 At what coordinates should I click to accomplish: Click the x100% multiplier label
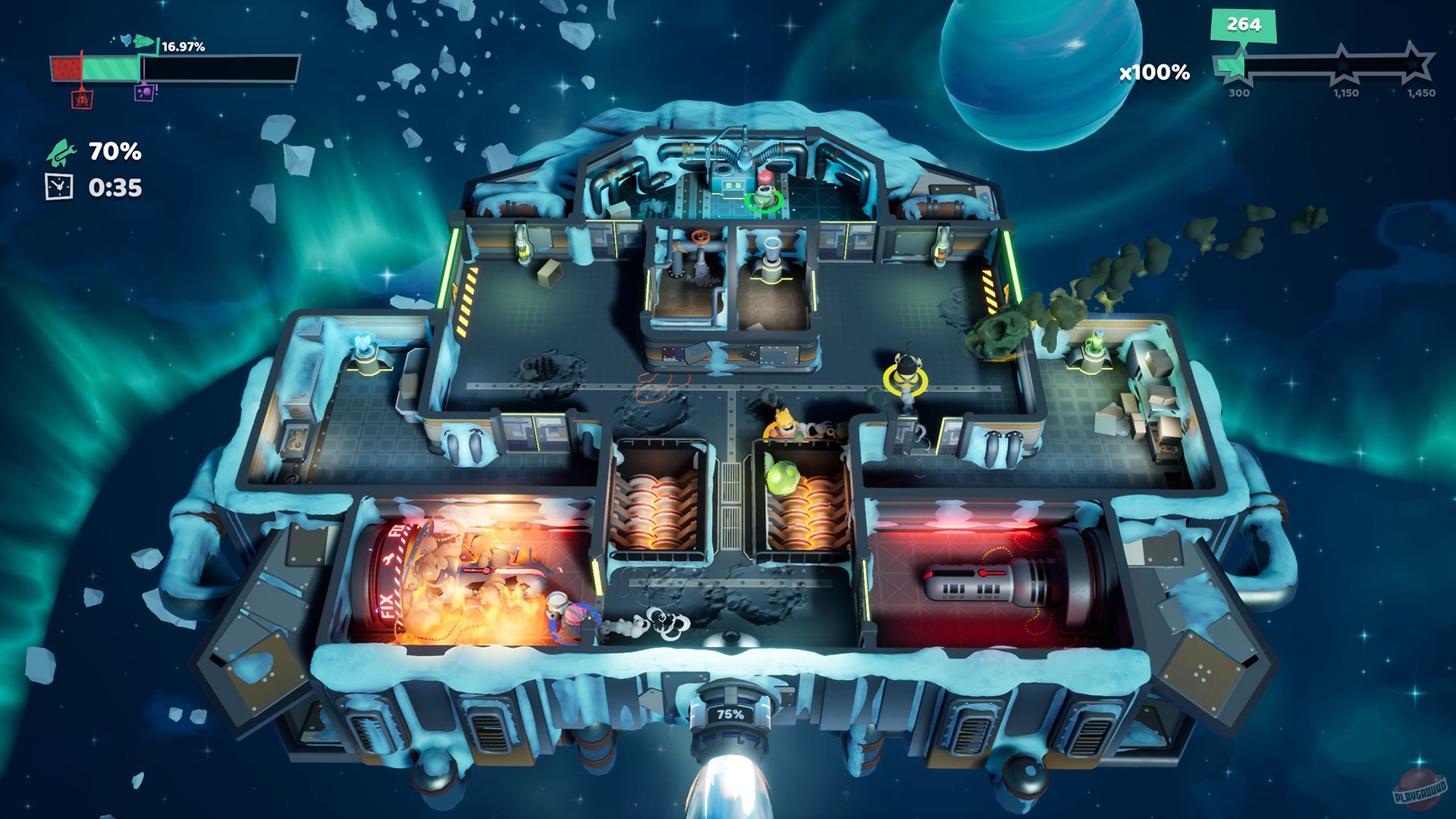(x=1155, y=72)
